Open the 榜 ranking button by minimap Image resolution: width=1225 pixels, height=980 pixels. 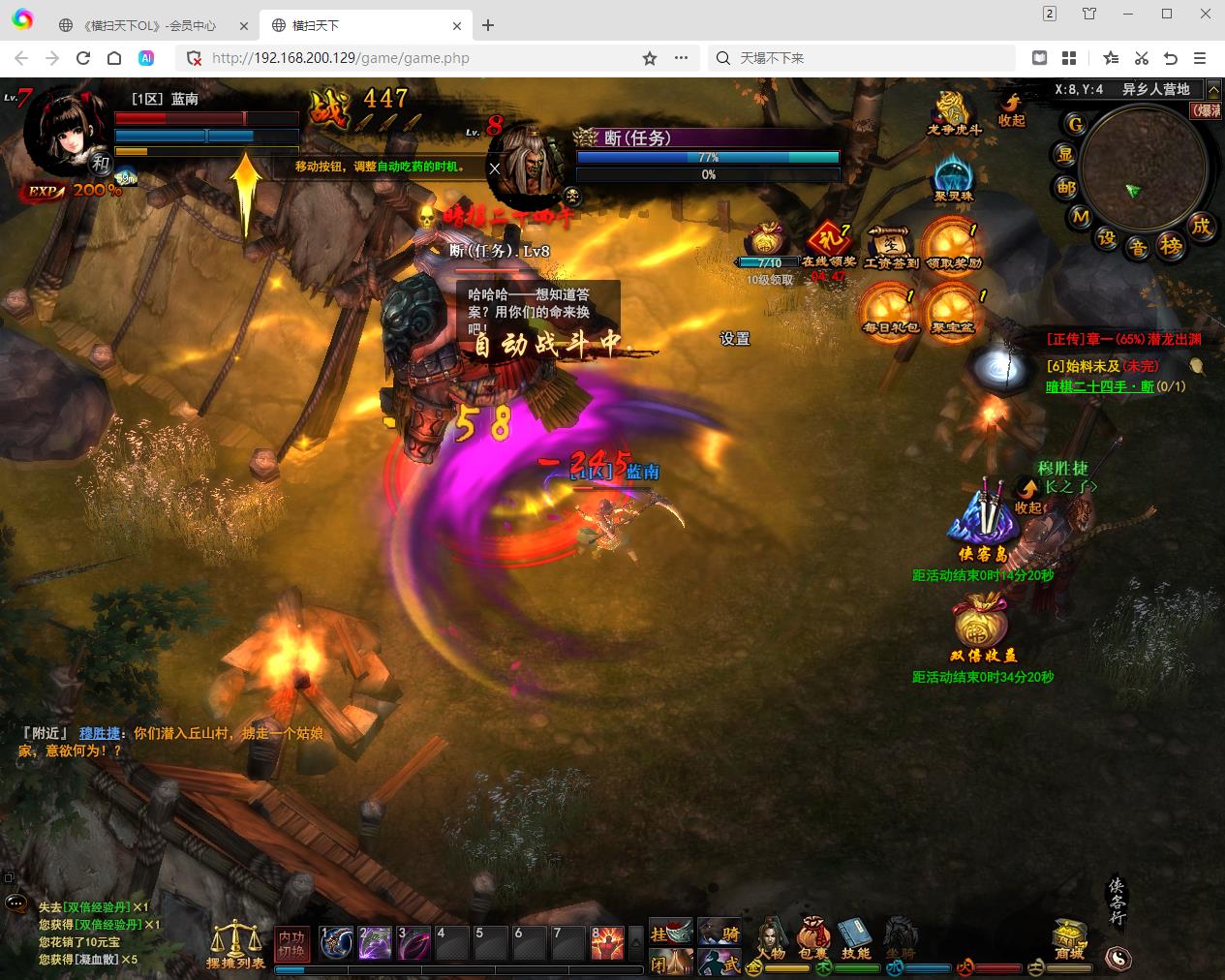click(1172, 247)
